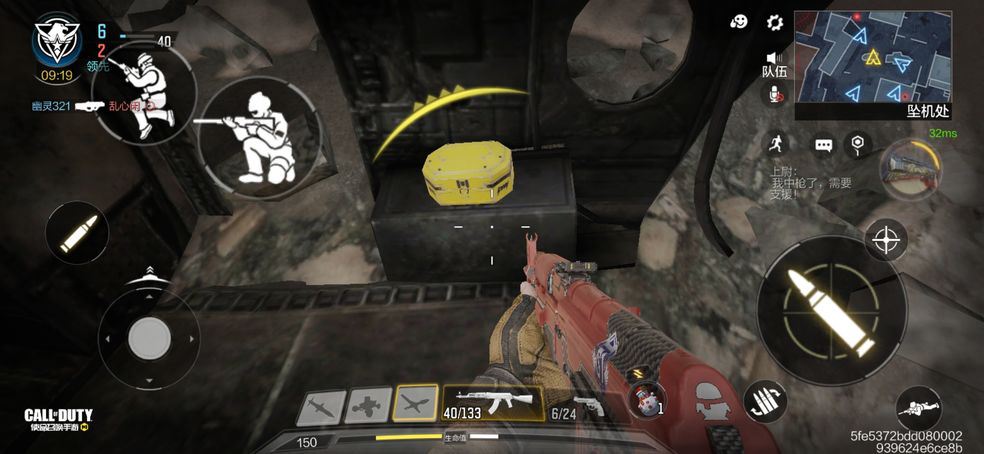
Task: Fire using the small left bullet button
Action: click(x=77, y=233)
